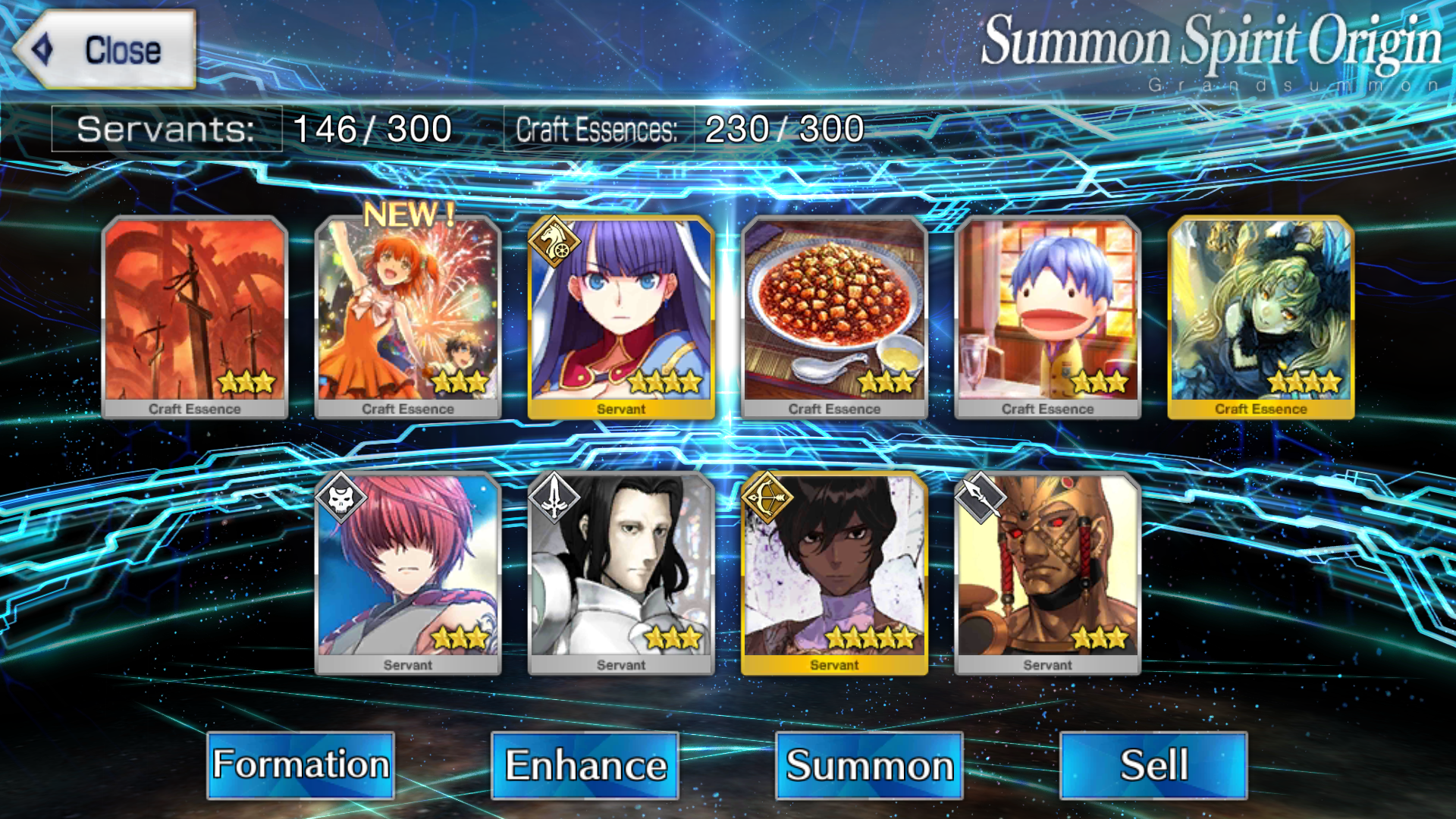Tap the Summon button

869,764
